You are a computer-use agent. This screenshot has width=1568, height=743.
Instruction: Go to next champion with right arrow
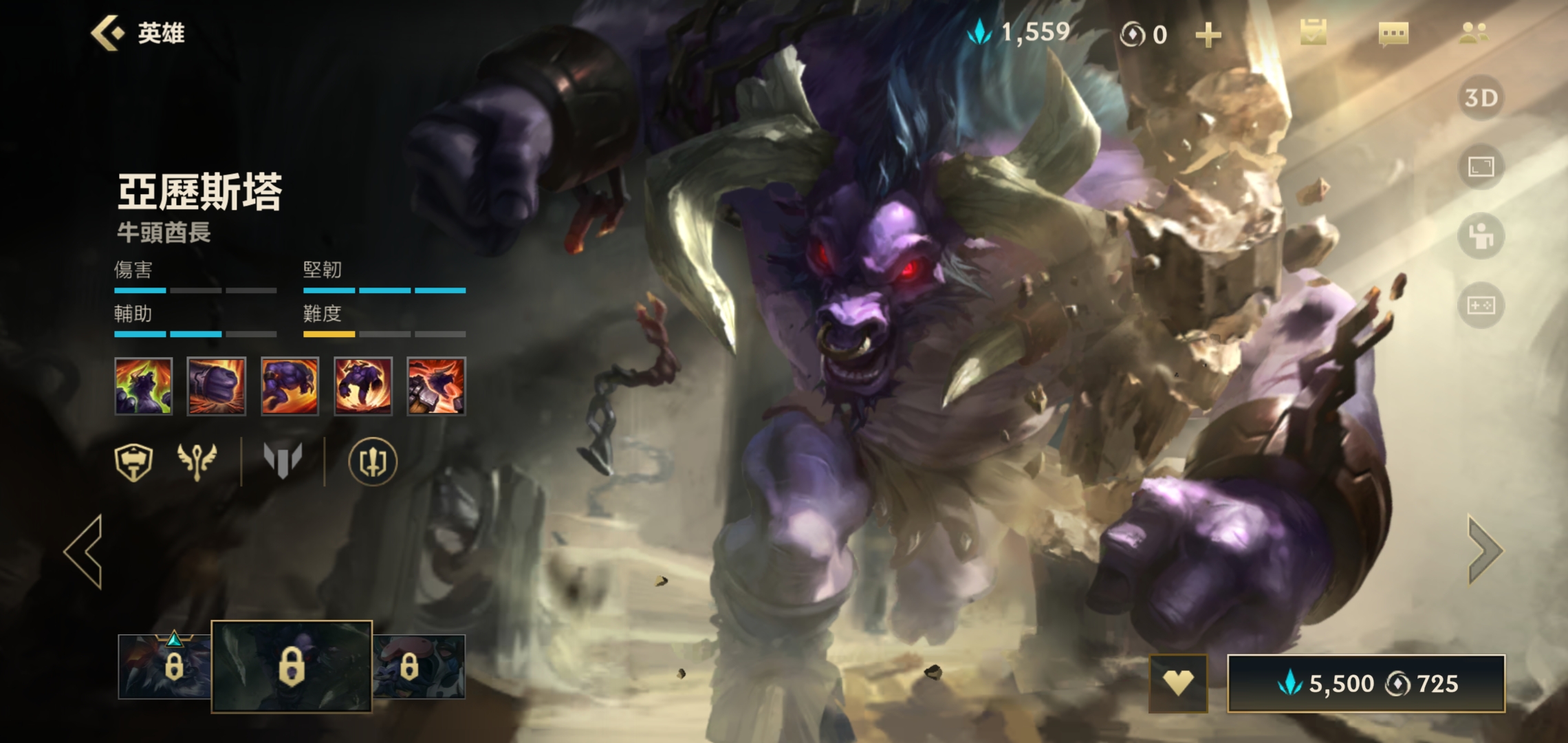pos(1485,550)
